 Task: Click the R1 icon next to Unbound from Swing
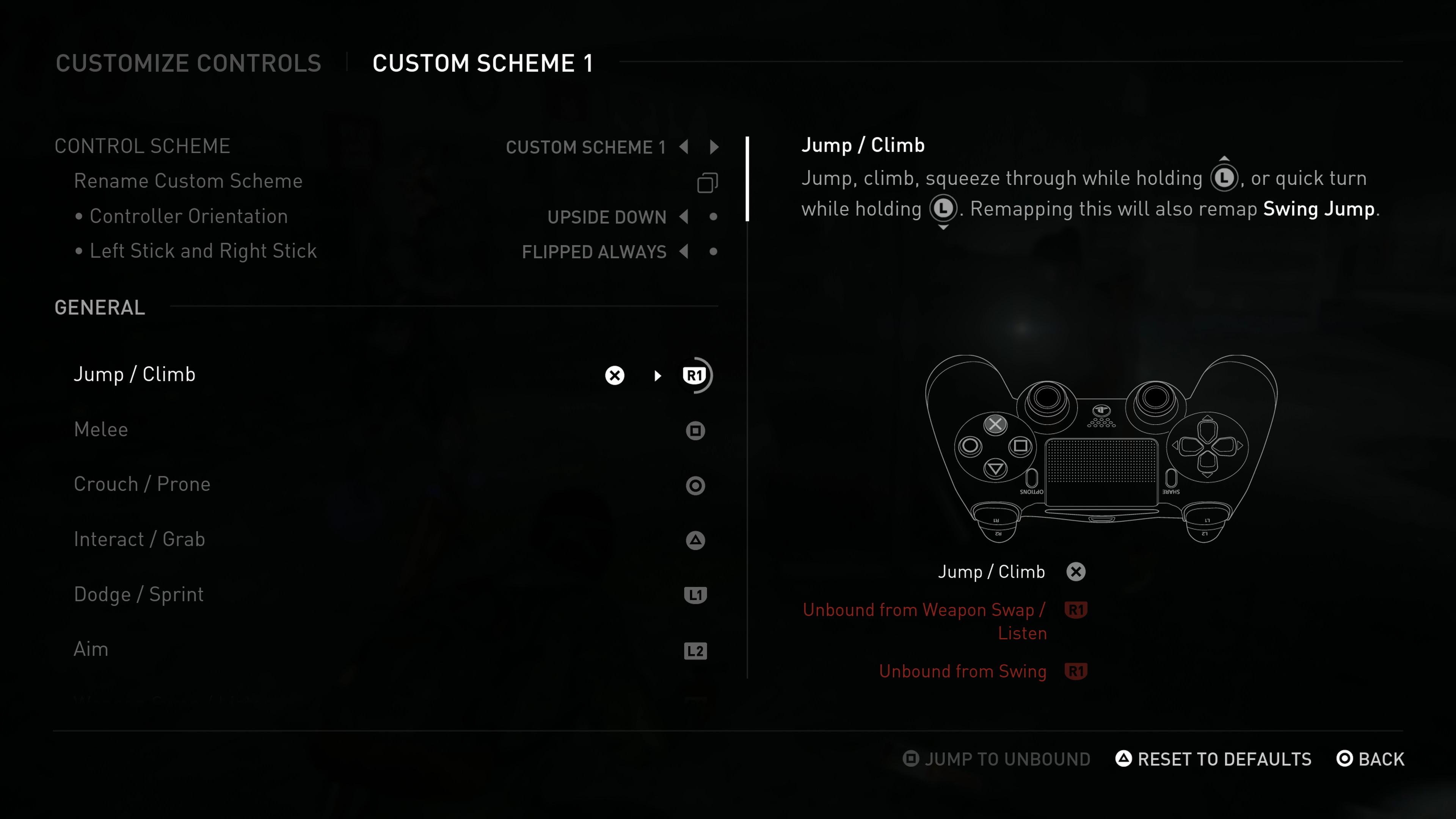coord(1076,671)
